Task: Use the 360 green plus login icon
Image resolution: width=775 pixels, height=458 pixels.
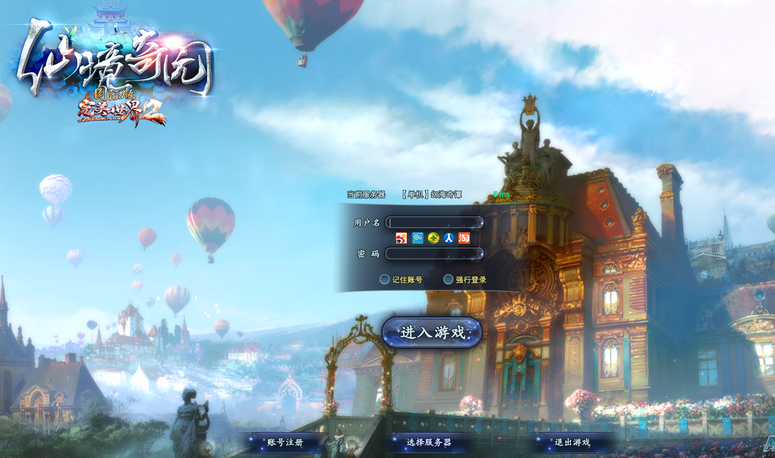Action: tap(433, 238)
